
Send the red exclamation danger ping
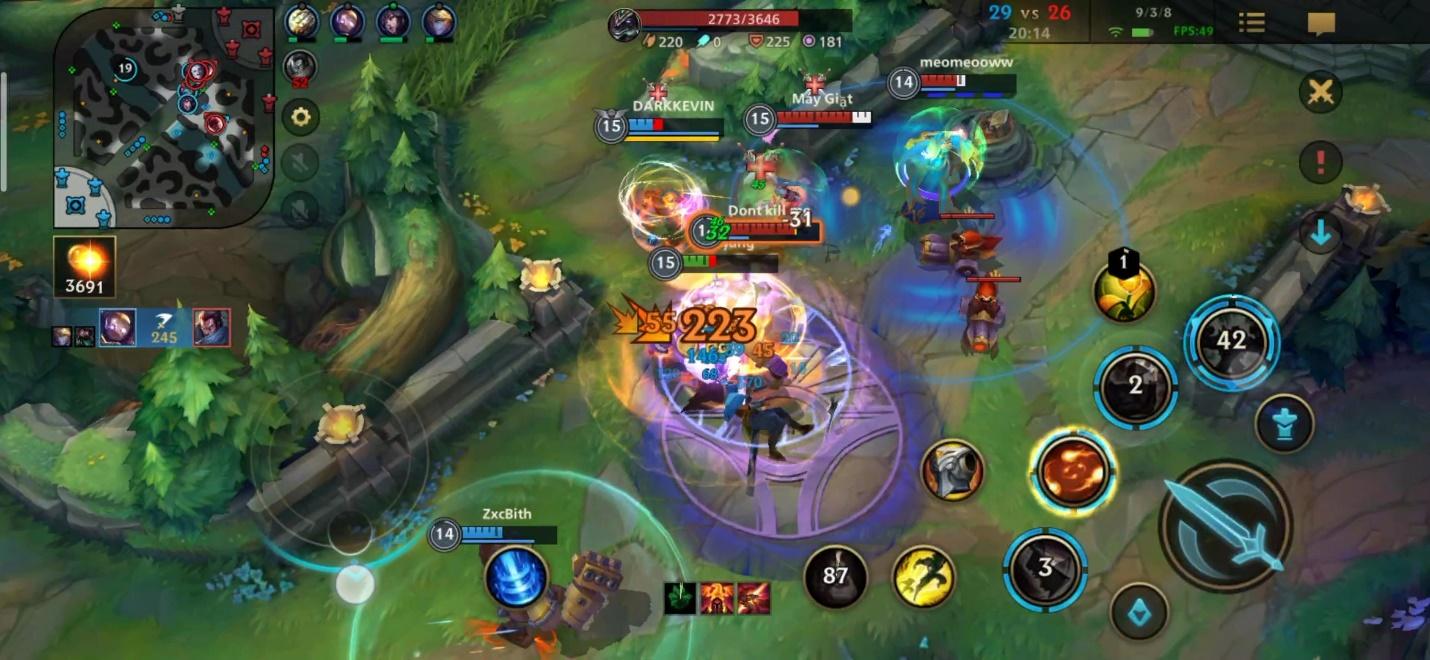(1320, 161)
